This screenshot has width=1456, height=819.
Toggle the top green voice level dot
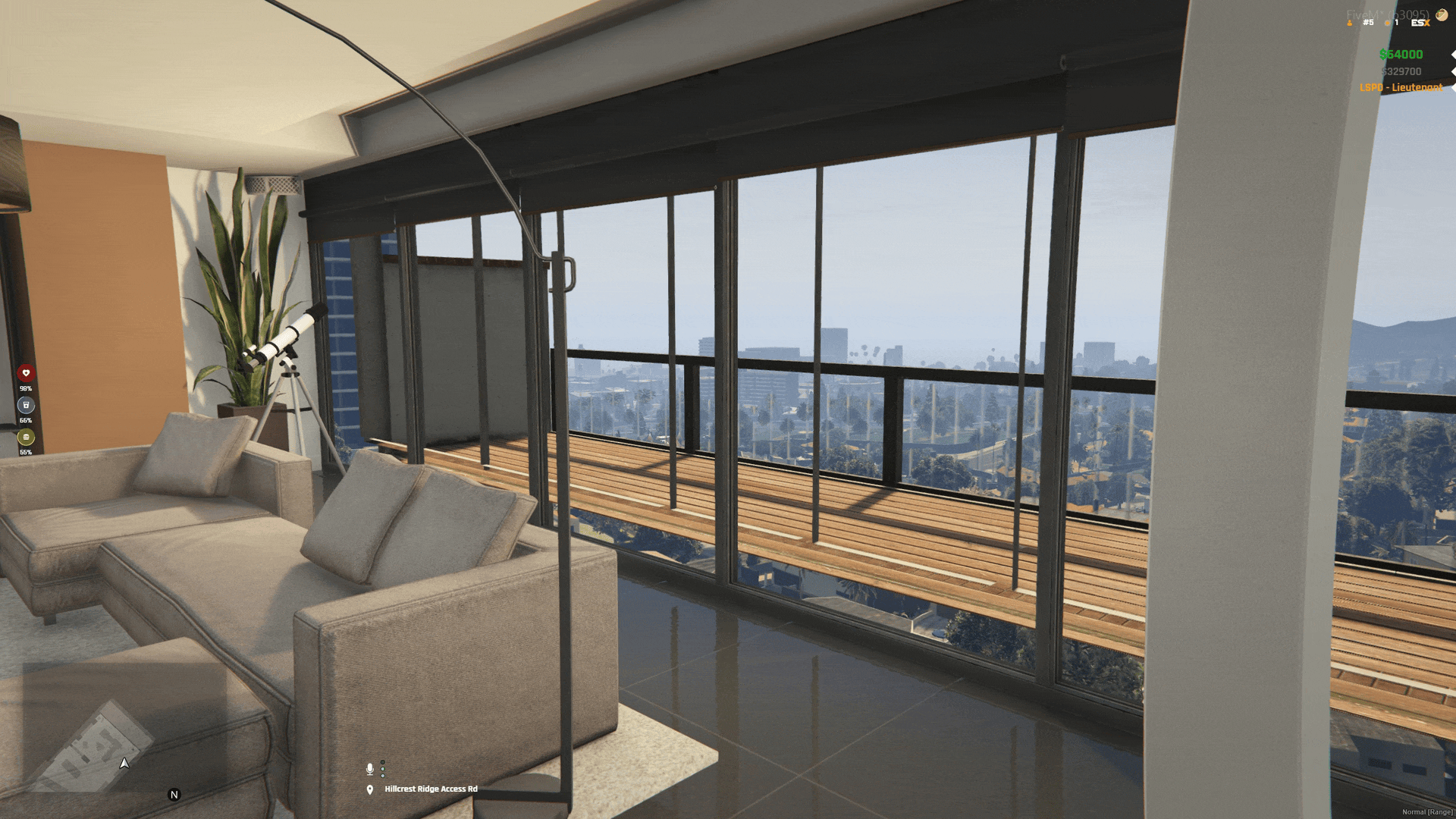(x=382, y=762)
